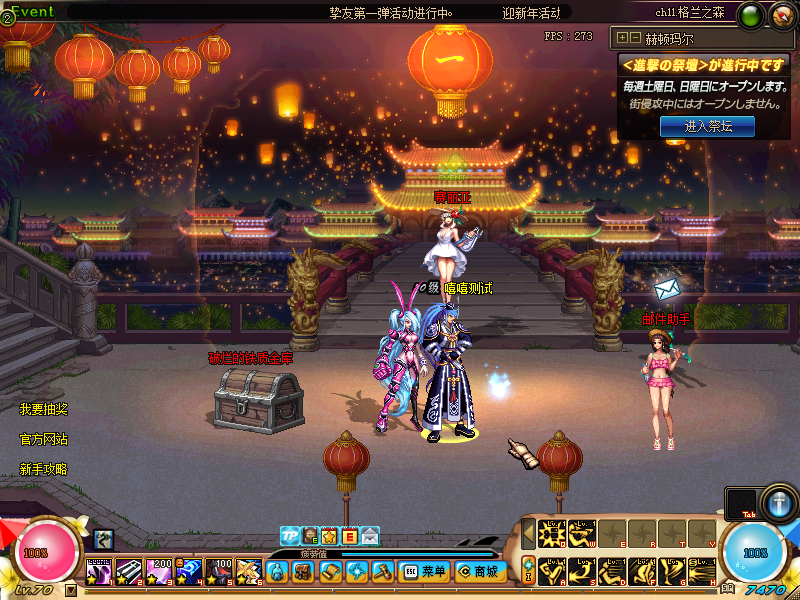Click the TP icon

pyautogui.click(x=289, y=536)
